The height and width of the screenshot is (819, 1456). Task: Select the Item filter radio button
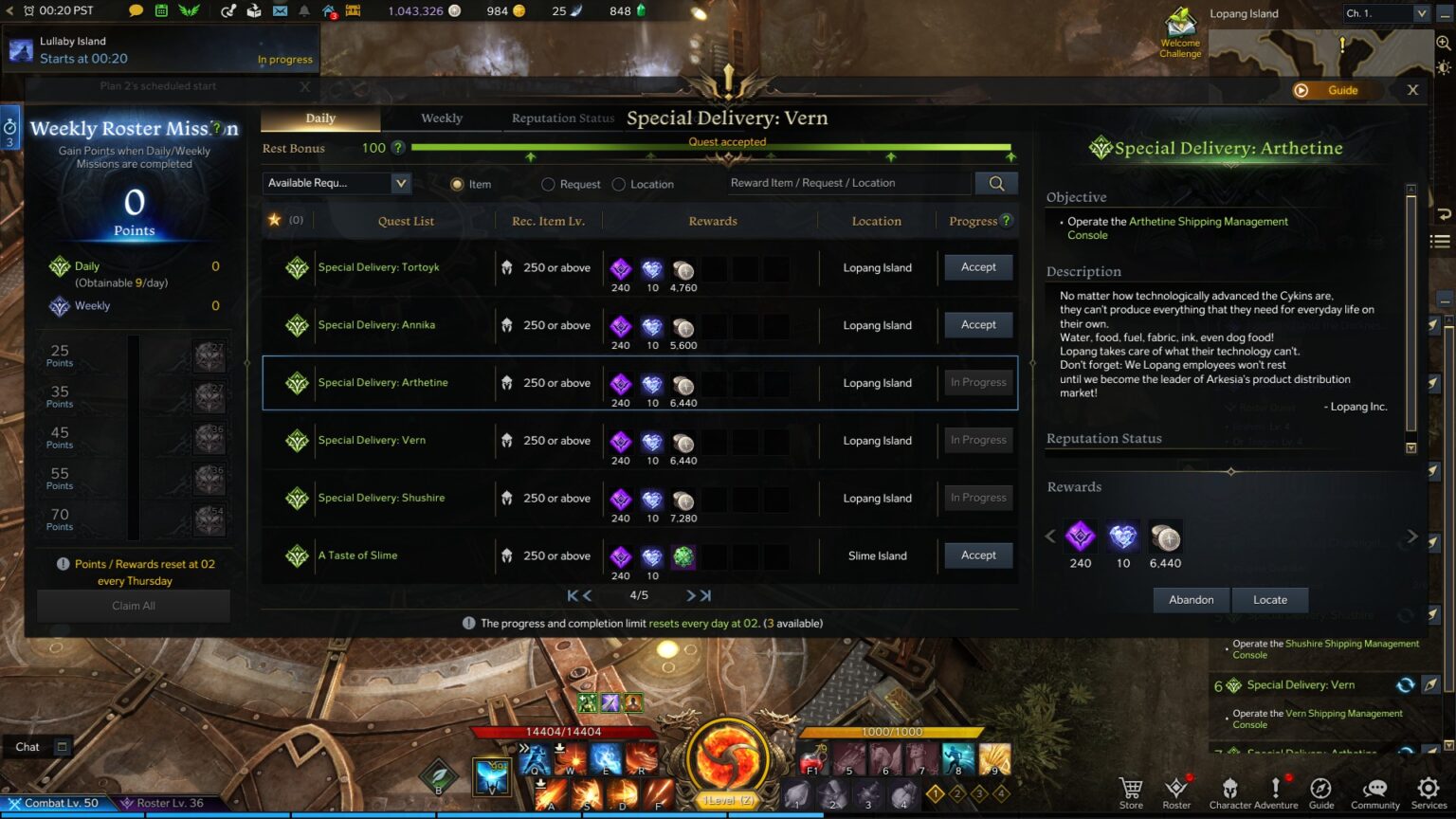tap(458, 183)
